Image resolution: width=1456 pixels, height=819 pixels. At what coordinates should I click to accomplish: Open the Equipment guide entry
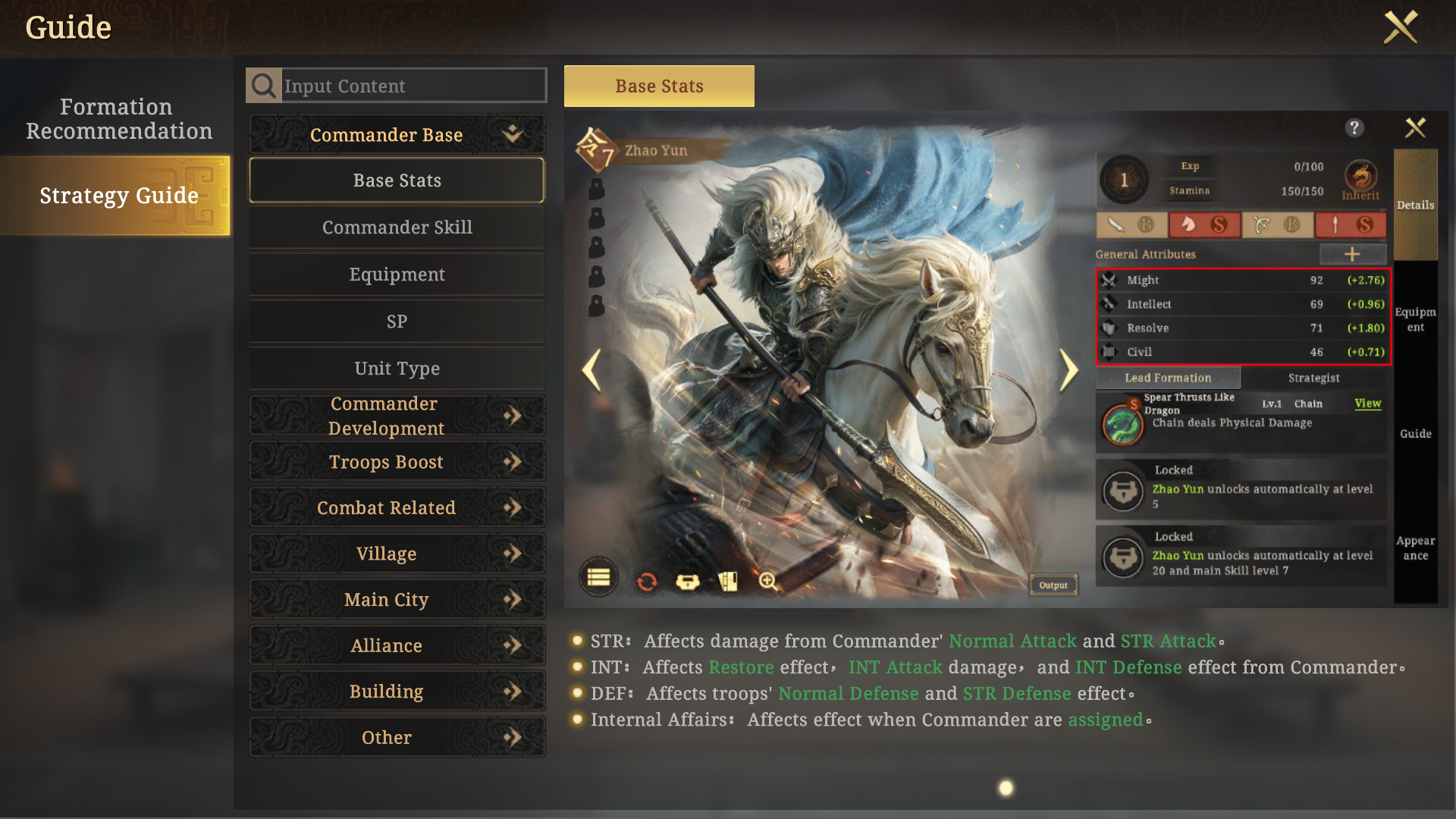pyautogui.click(x=397, y=275)
